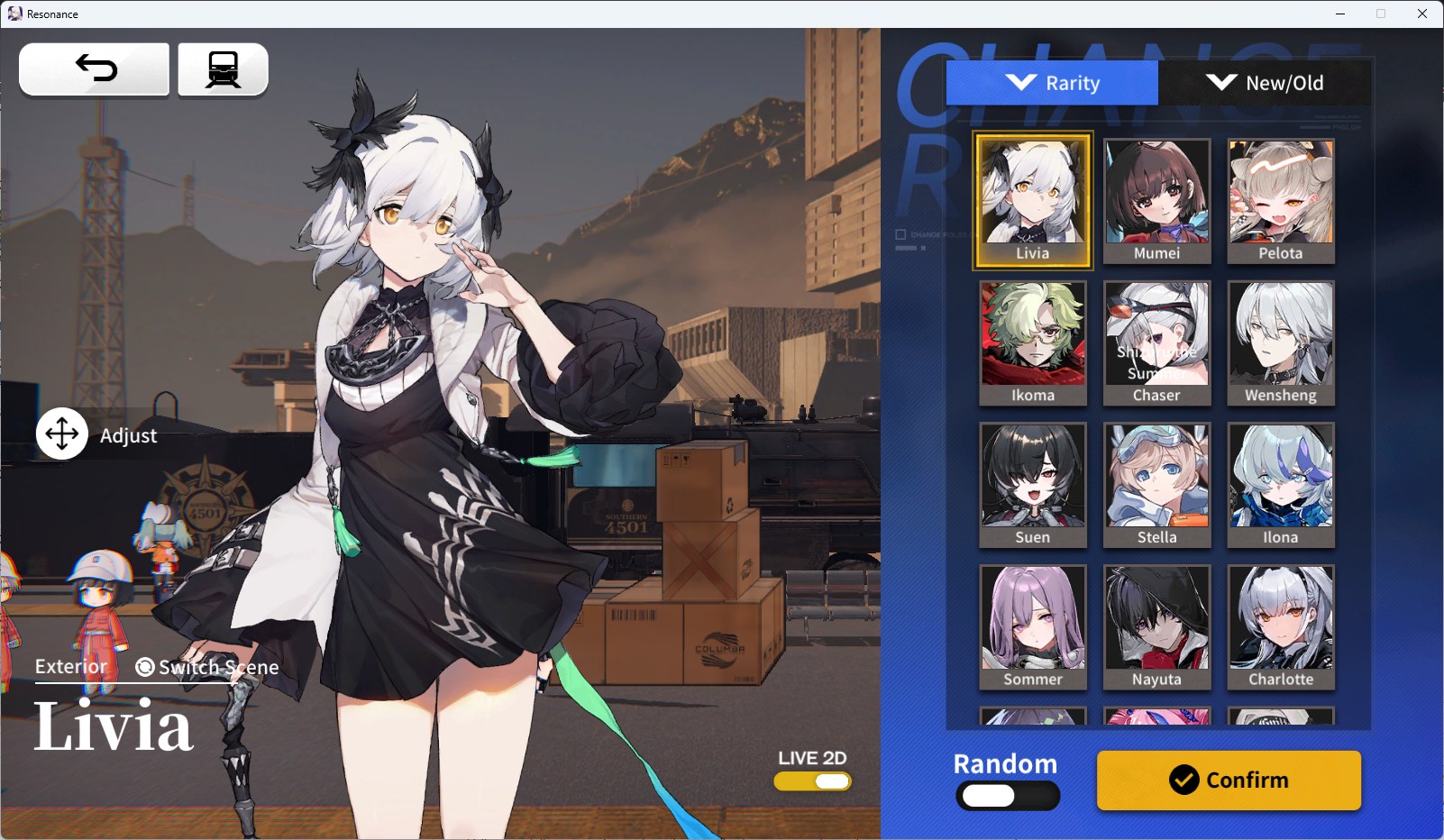Screen dimensions: 1444x840
Task: Pick Suen from the list
Action: pos(1033,484)
